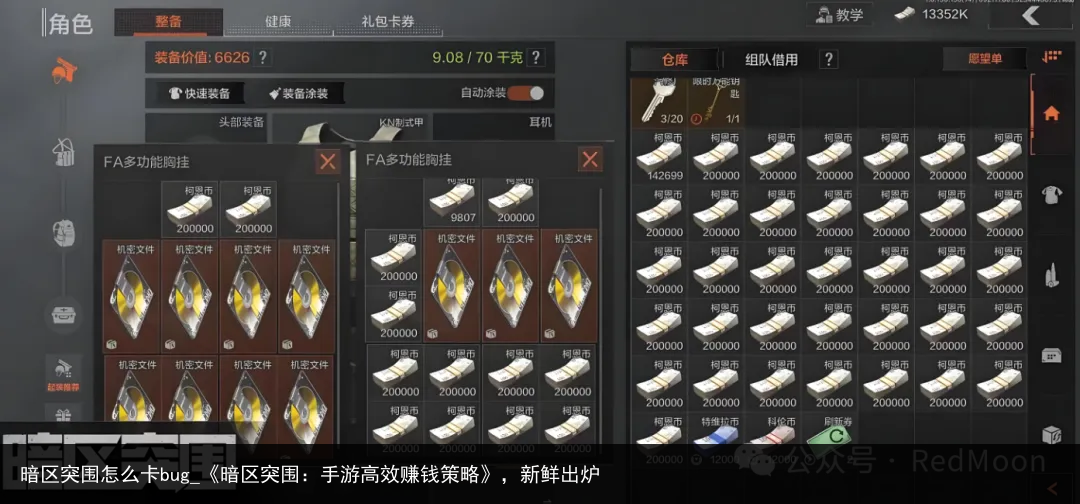Open the 健康 tab
The width and height of the screenshot is (1080, 504).
click(x=278, y=21)
